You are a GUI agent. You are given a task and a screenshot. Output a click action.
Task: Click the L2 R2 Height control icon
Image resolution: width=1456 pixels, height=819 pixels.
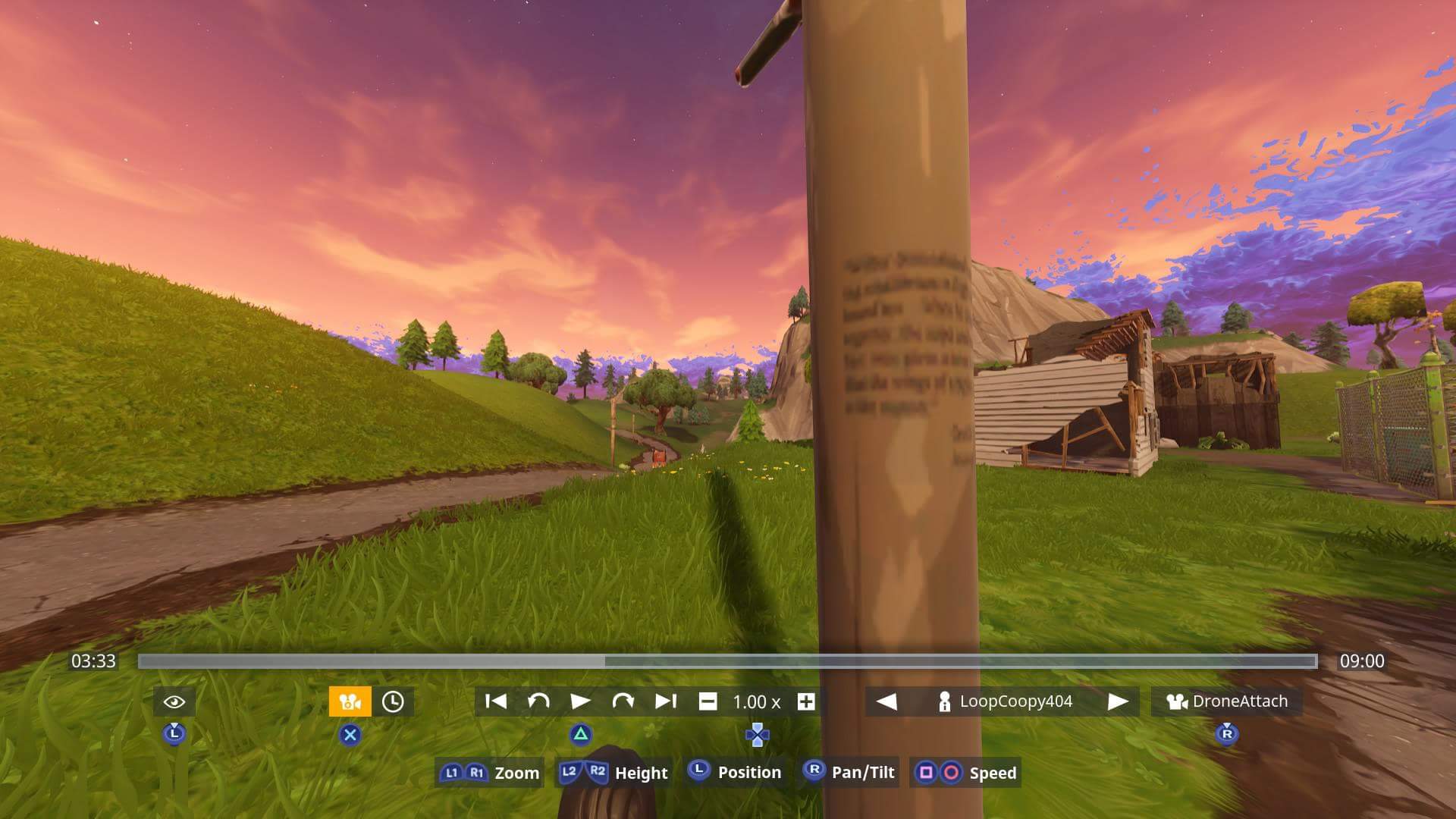[x=581, y=773]
